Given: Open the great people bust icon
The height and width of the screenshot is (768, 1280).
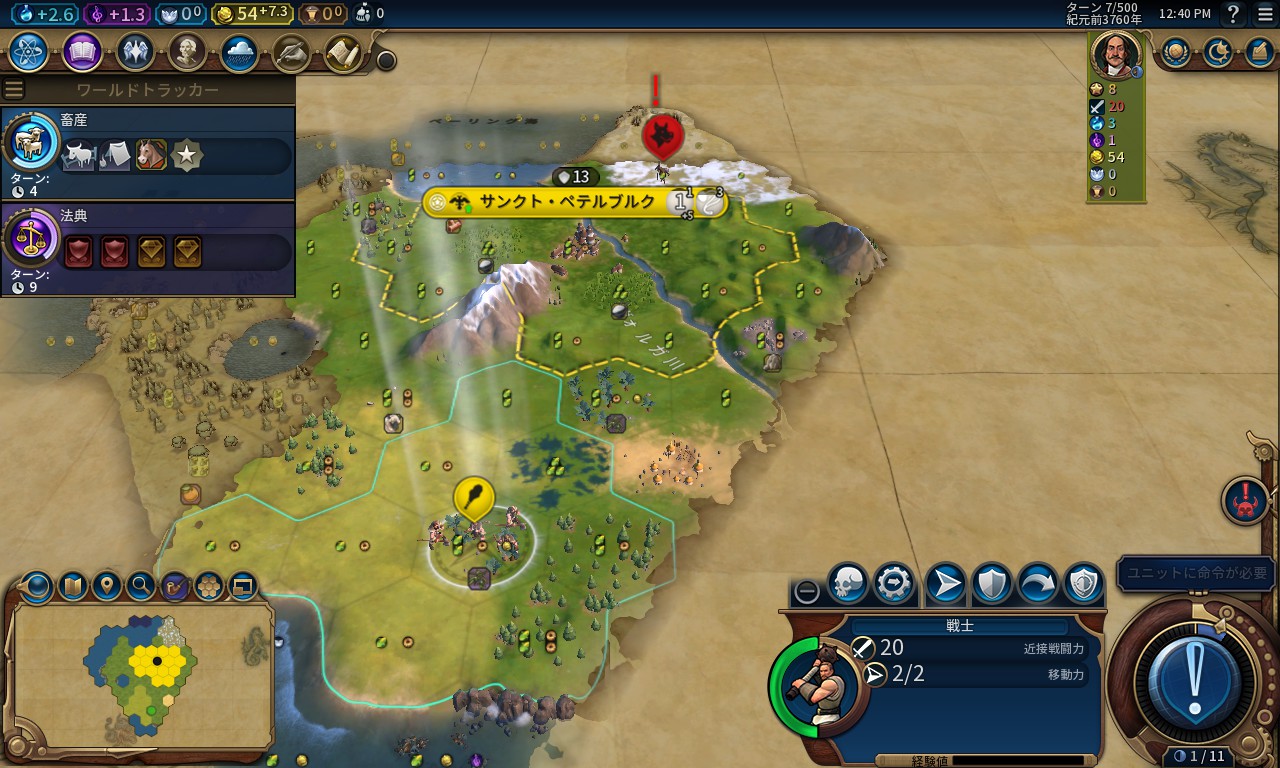Looking at the screenshot, I should point(187,52).
